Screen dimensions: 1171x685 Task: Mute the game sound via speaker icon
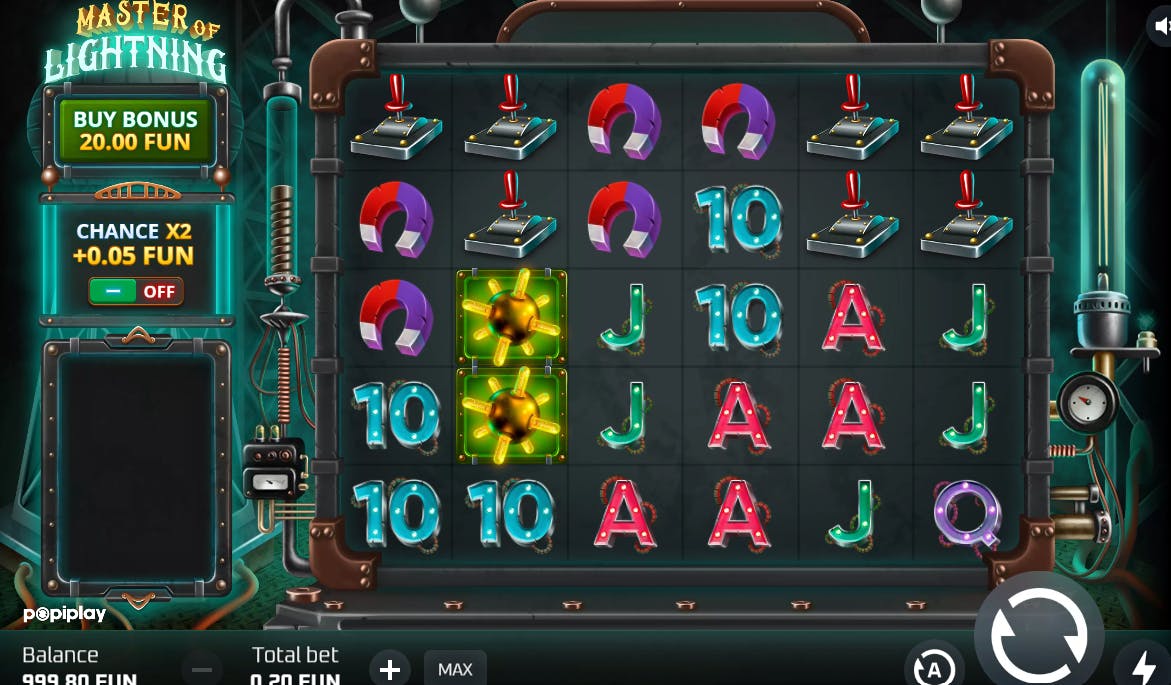click(x=1160, y=28)
